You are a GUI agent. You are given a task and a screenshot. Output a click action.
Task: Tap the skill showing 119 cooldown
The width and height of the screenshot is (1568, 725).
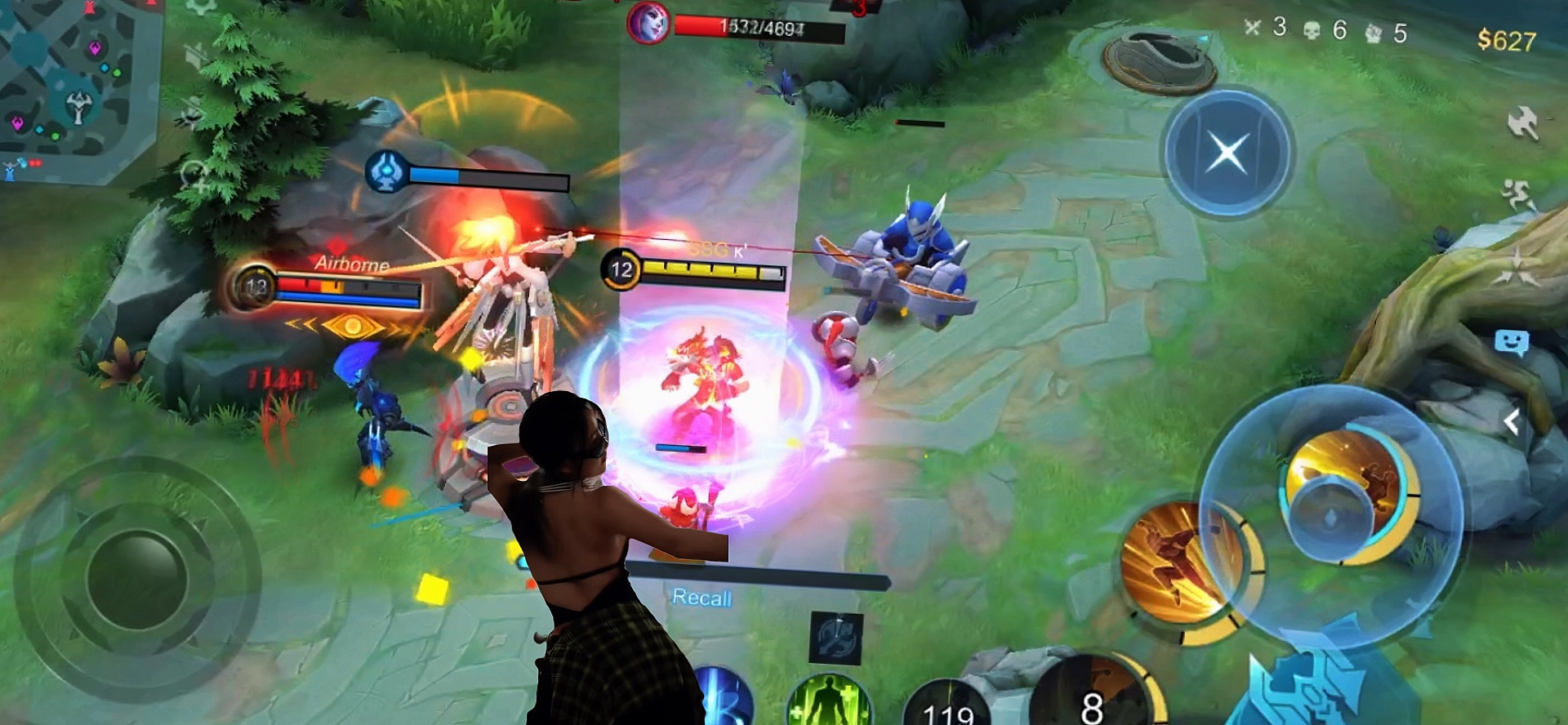(x=947, y=707)
